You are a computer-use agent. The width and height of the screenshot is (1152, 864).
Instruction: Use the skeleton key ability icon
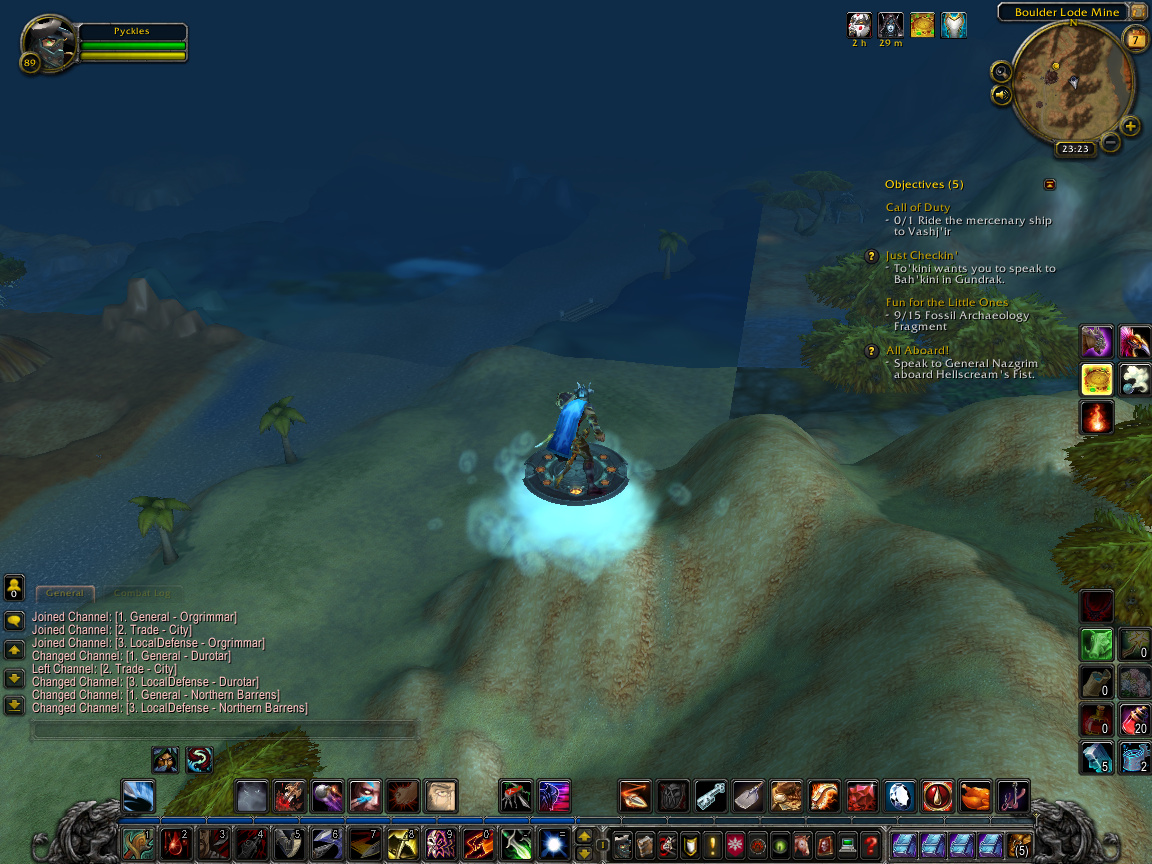click(x=711, y=797)
